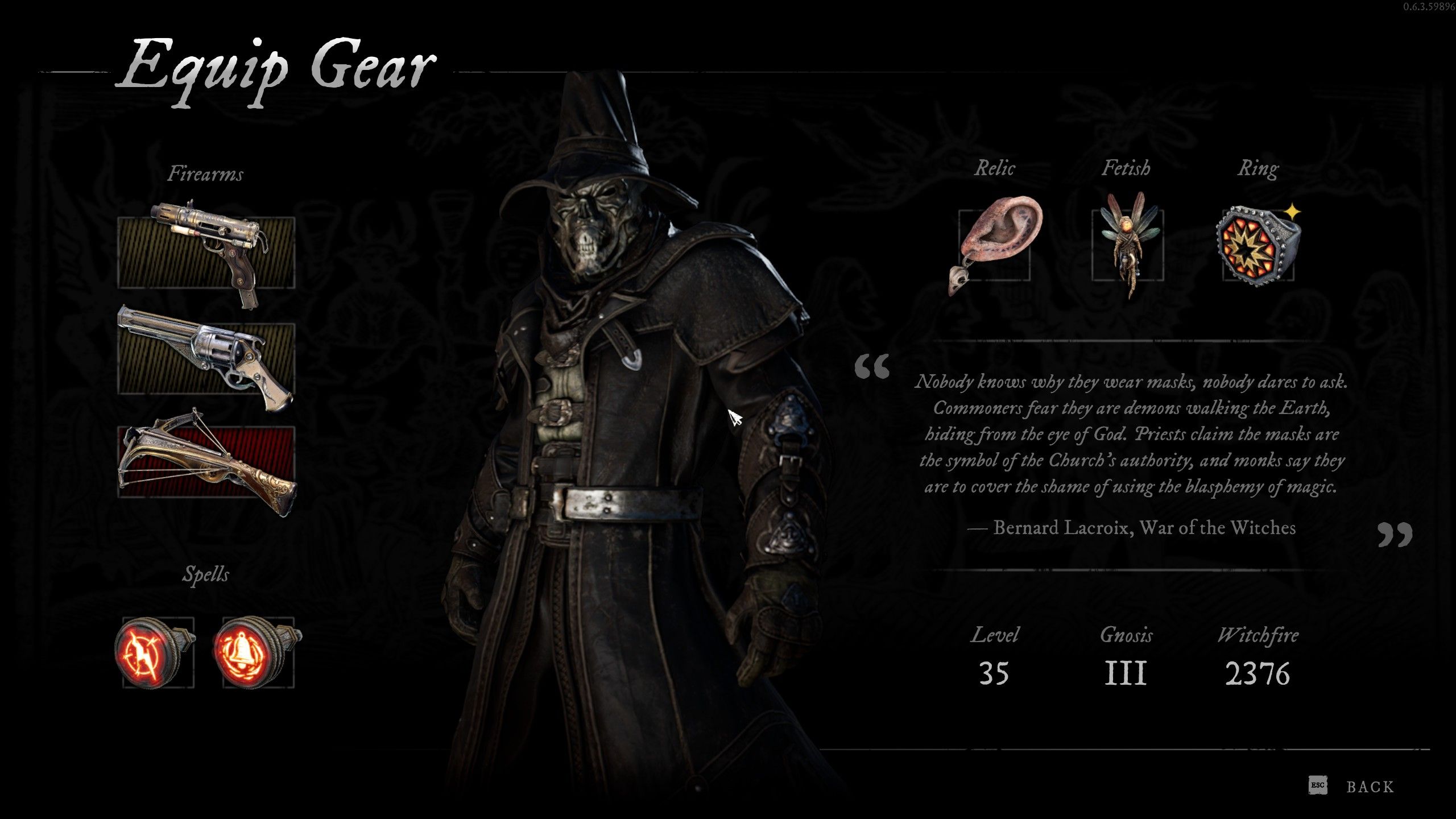Select the top pistol firearm slot
Image resolution: width=1456 pixels, height=819 pixels.
pos(206,253)
